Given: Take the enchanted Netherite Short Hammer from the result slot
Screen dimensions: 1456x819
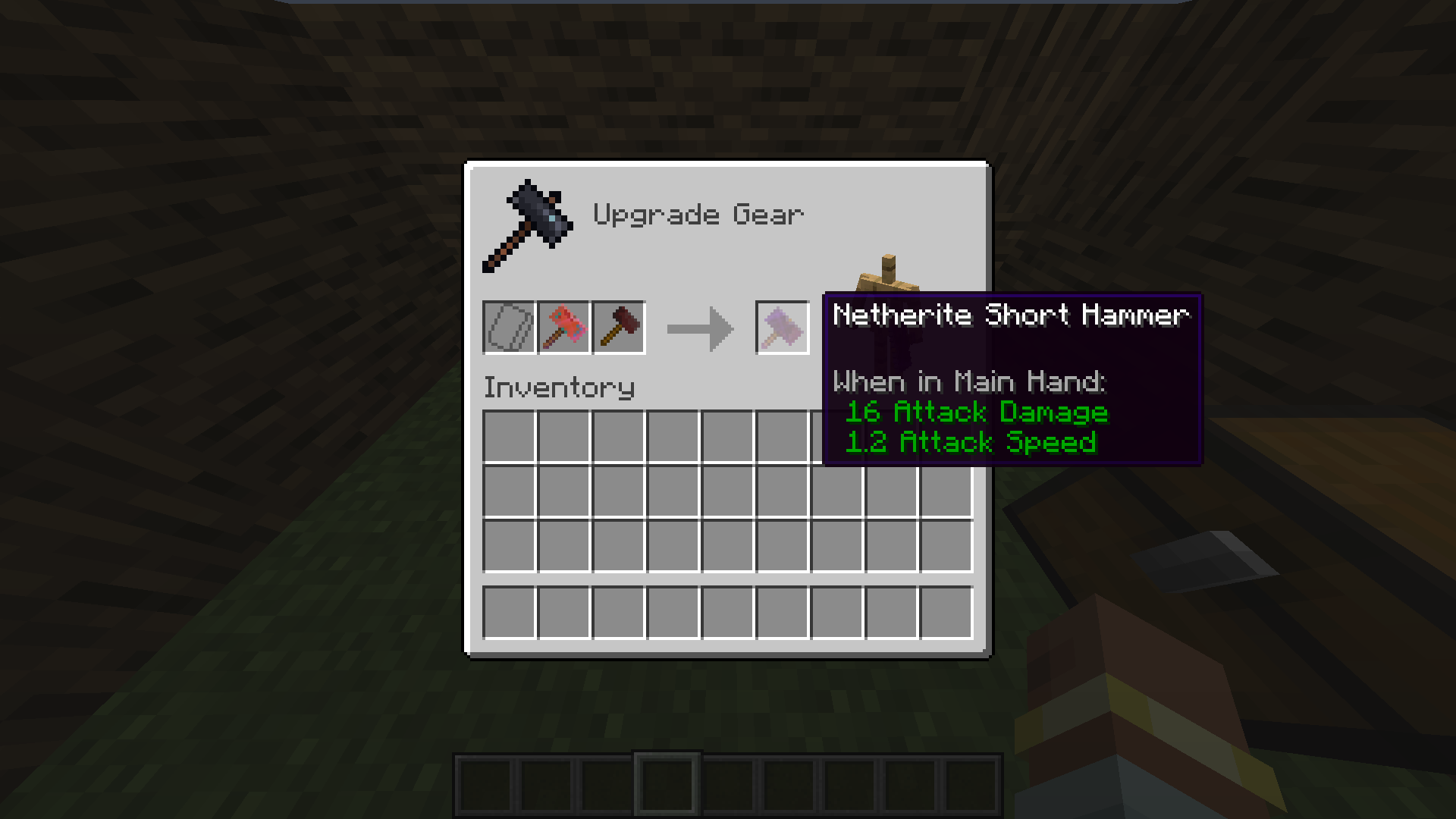Looking at the screenshot, I should point(782,327).
